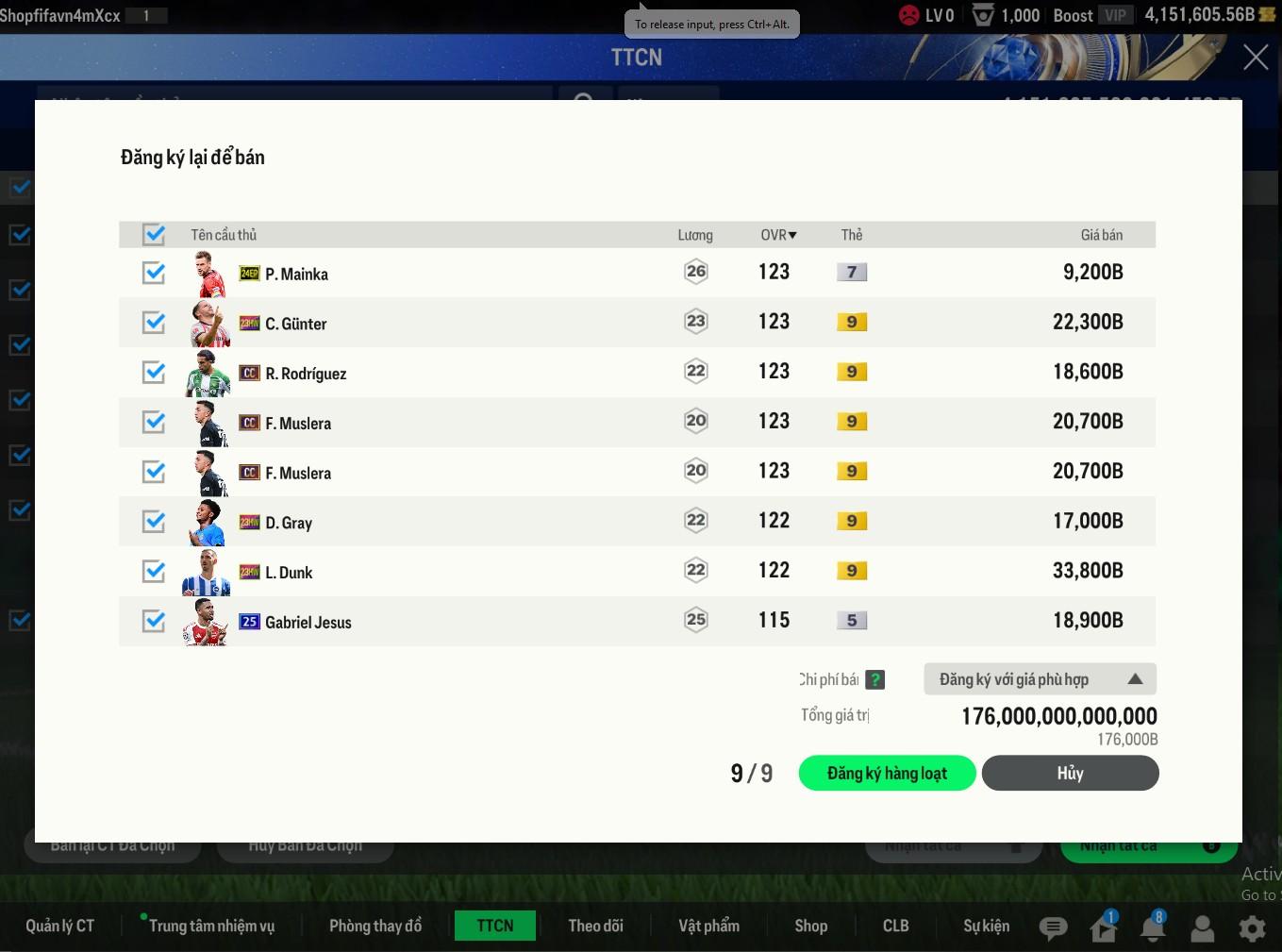The height and width of the screenshot is (952, 1282).
Task: Untick Gabriel Jesus checkbox
Action: click(154, 621)
